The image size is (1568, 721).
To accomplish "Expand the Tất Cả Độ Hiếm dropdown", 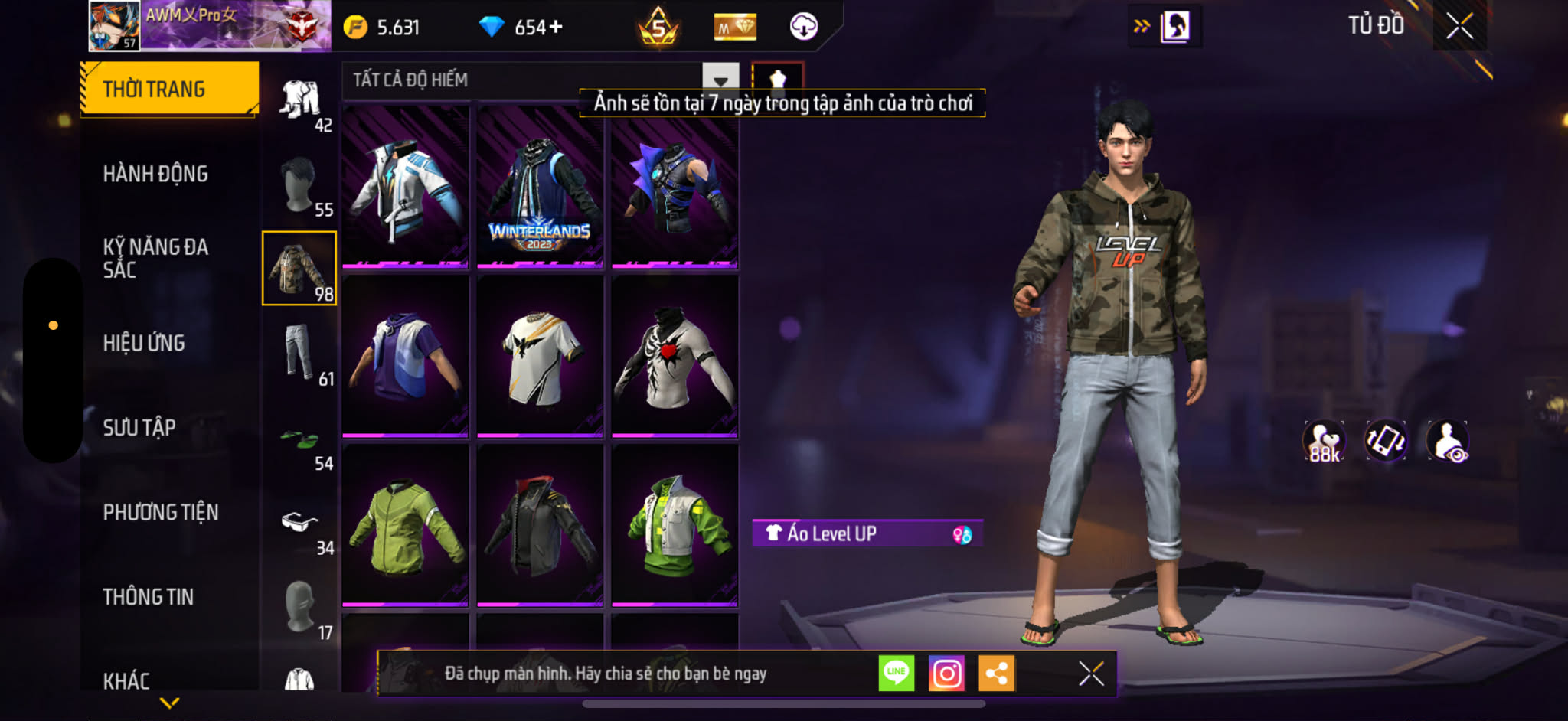I will (720, 80).
